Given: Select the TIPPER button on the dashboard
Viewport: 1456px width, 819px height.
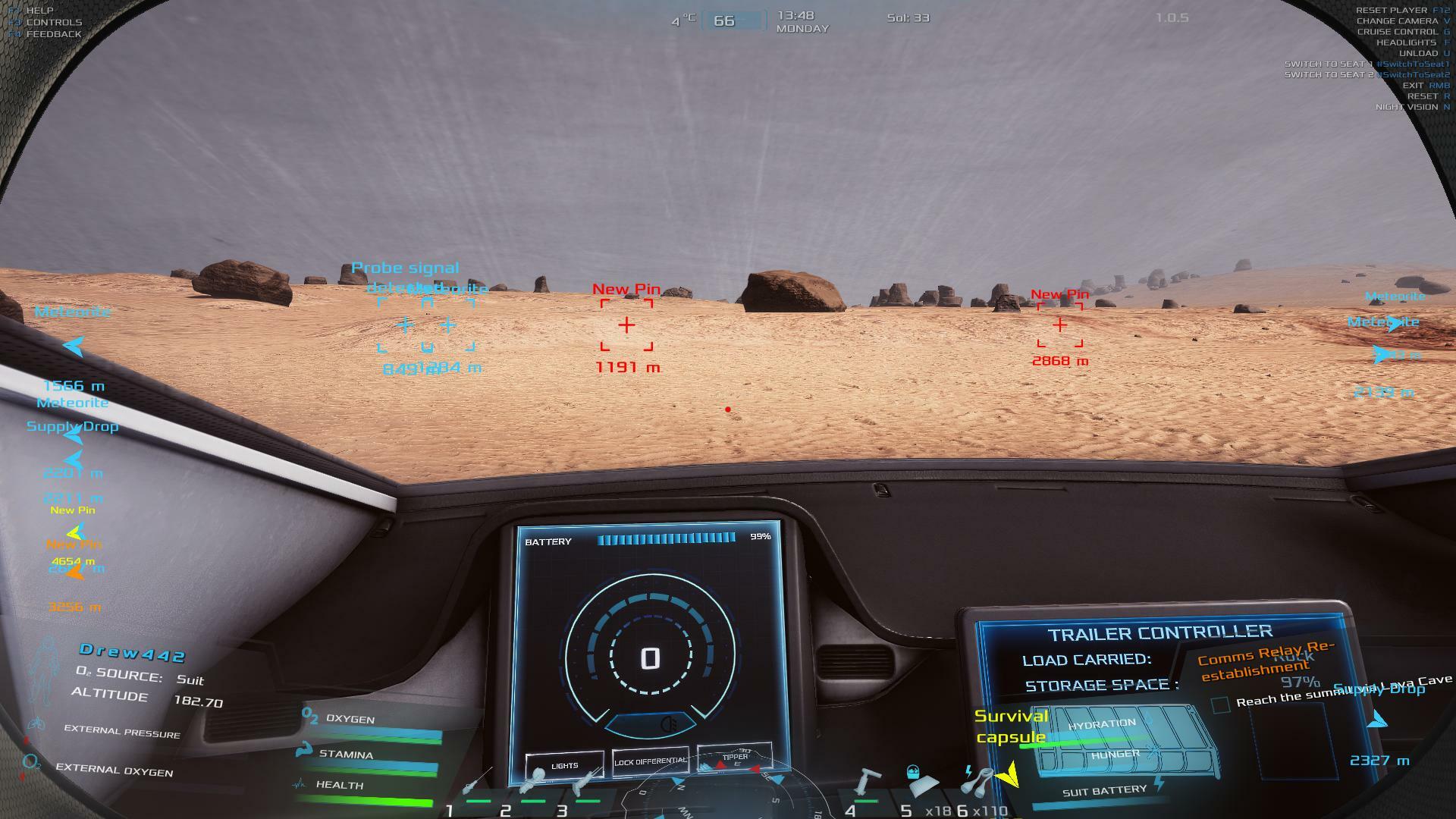Looking at the screenshot, I should [x=734, y=757].
